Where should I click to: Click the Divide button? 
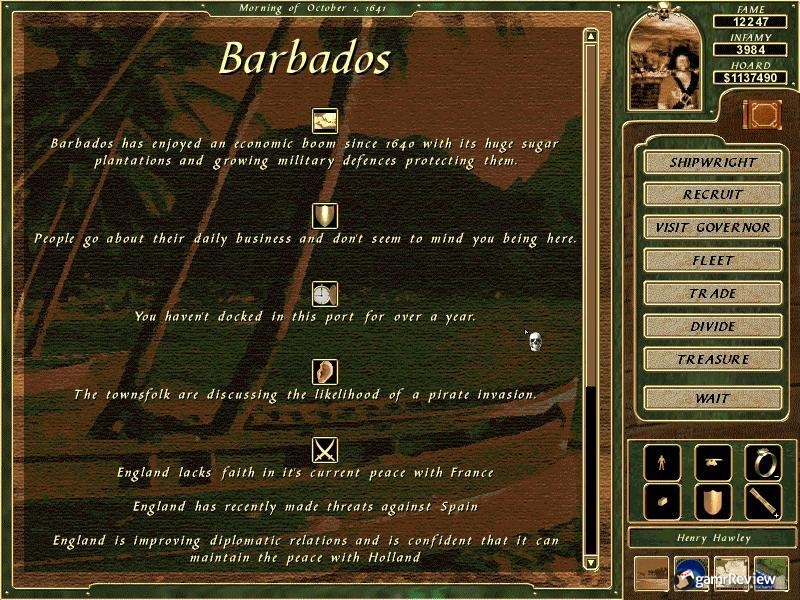(712, 327)
